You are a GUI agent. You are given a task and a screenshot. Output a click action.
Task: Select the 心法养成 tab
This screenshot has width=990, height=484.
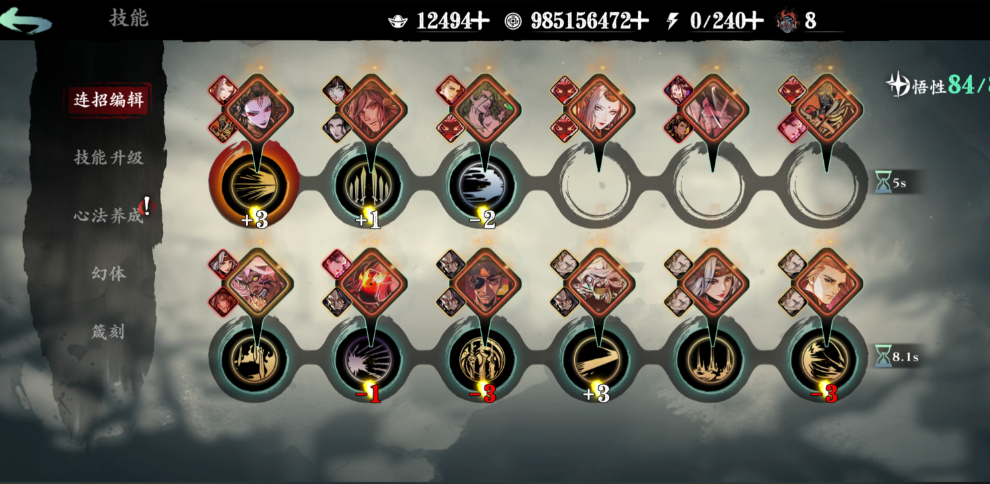point(108,215)
